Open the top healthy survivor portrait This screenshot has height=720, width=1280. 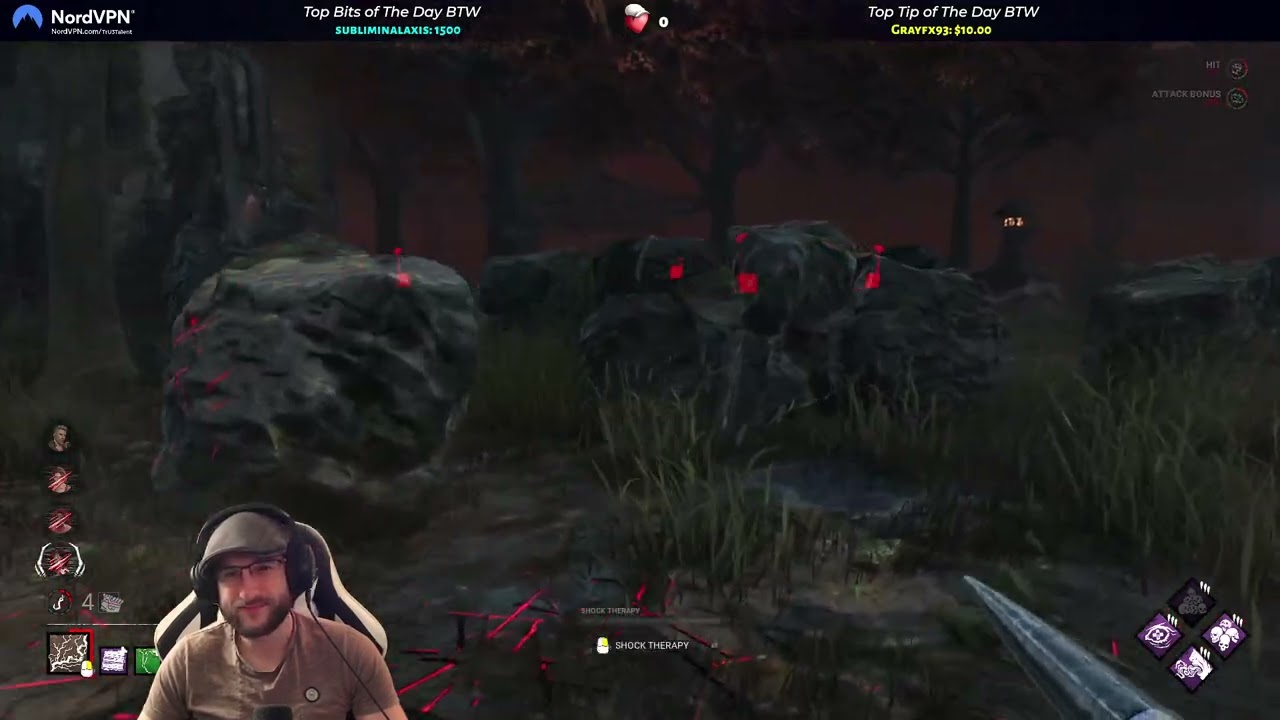click(x=60, y=435)
